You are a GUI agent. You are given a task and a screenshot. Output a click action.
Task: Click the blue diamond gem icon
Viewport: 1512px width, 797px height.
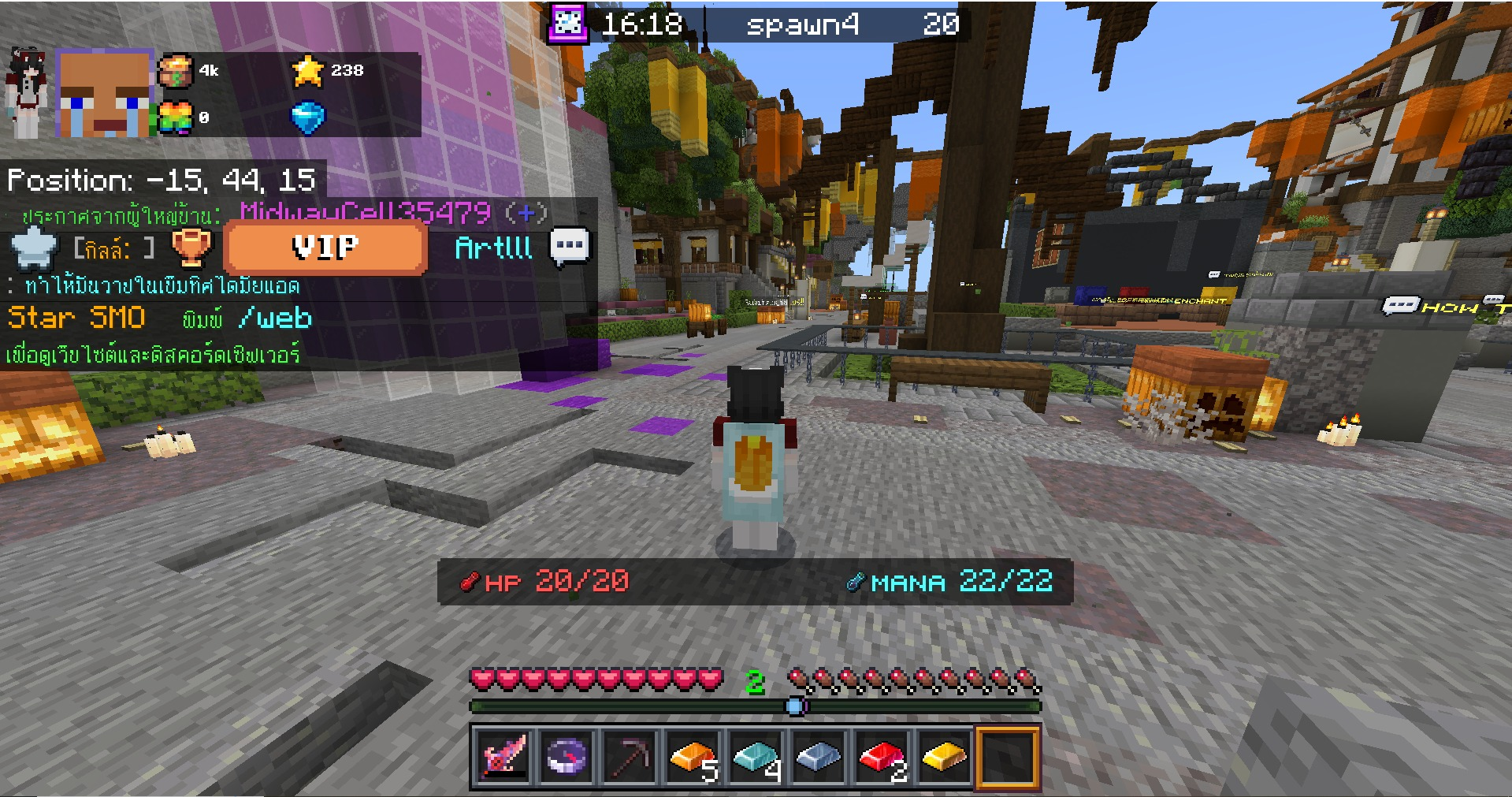(x=307, y=118)
